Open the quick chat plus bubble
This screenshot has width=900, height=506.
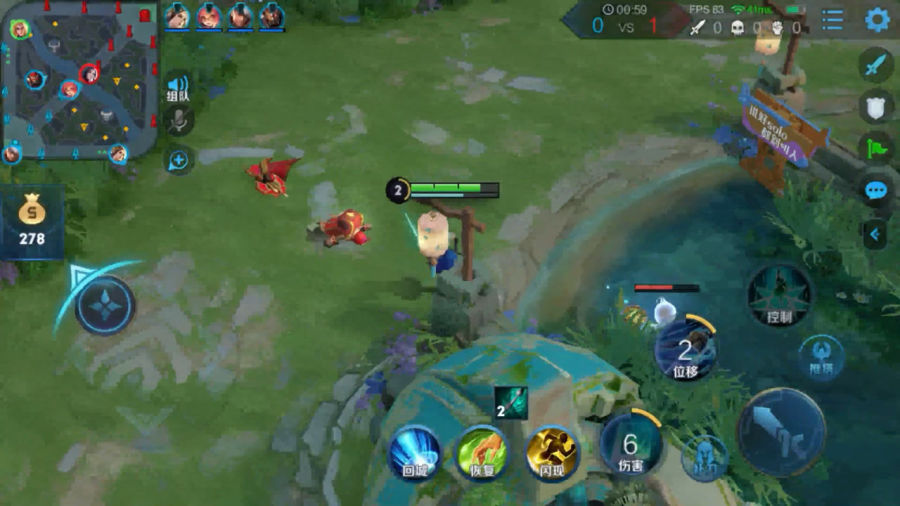coord(178,159)
